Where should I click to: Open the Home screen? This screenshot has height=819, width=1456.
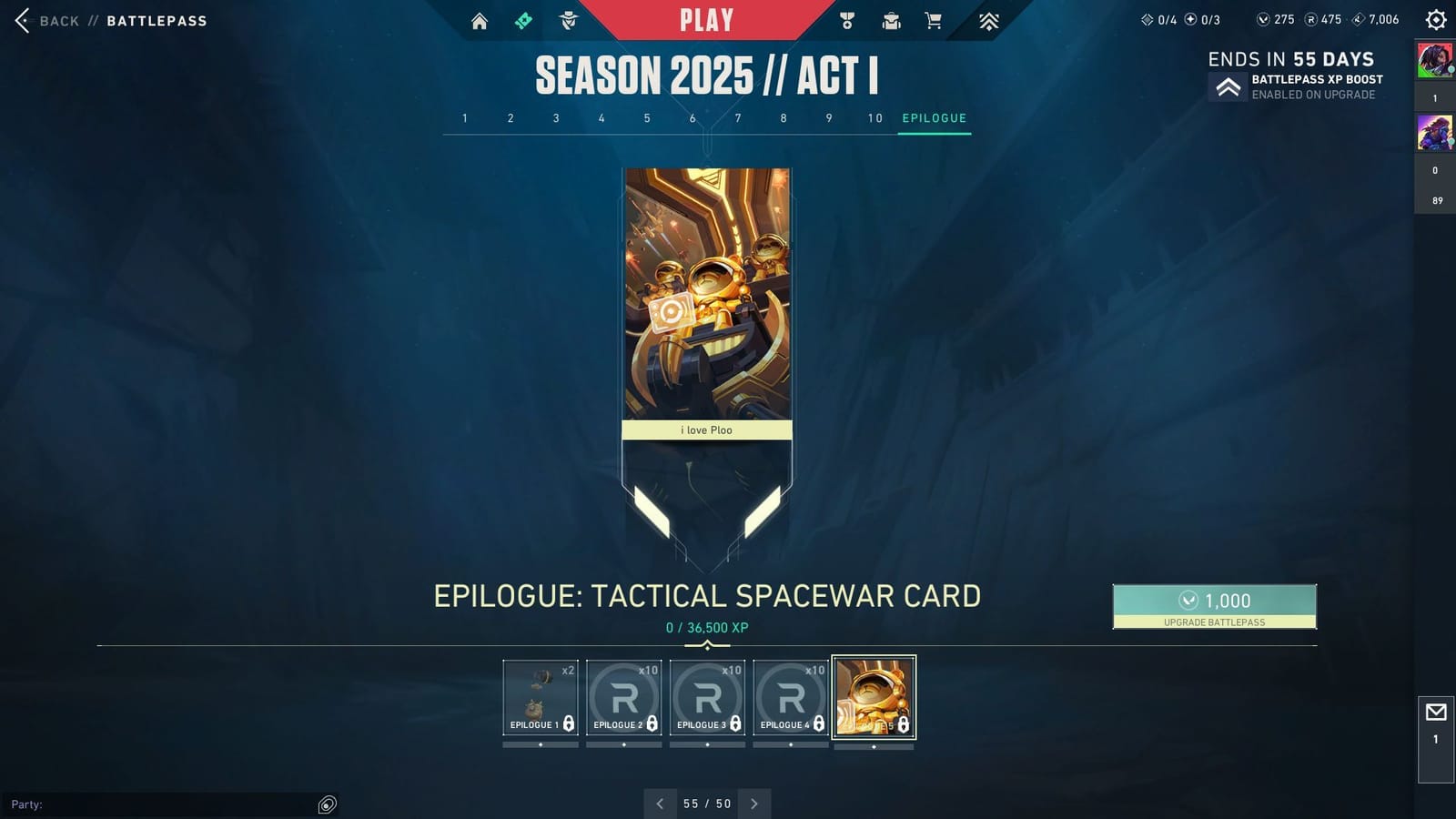(x=480, y=20)
